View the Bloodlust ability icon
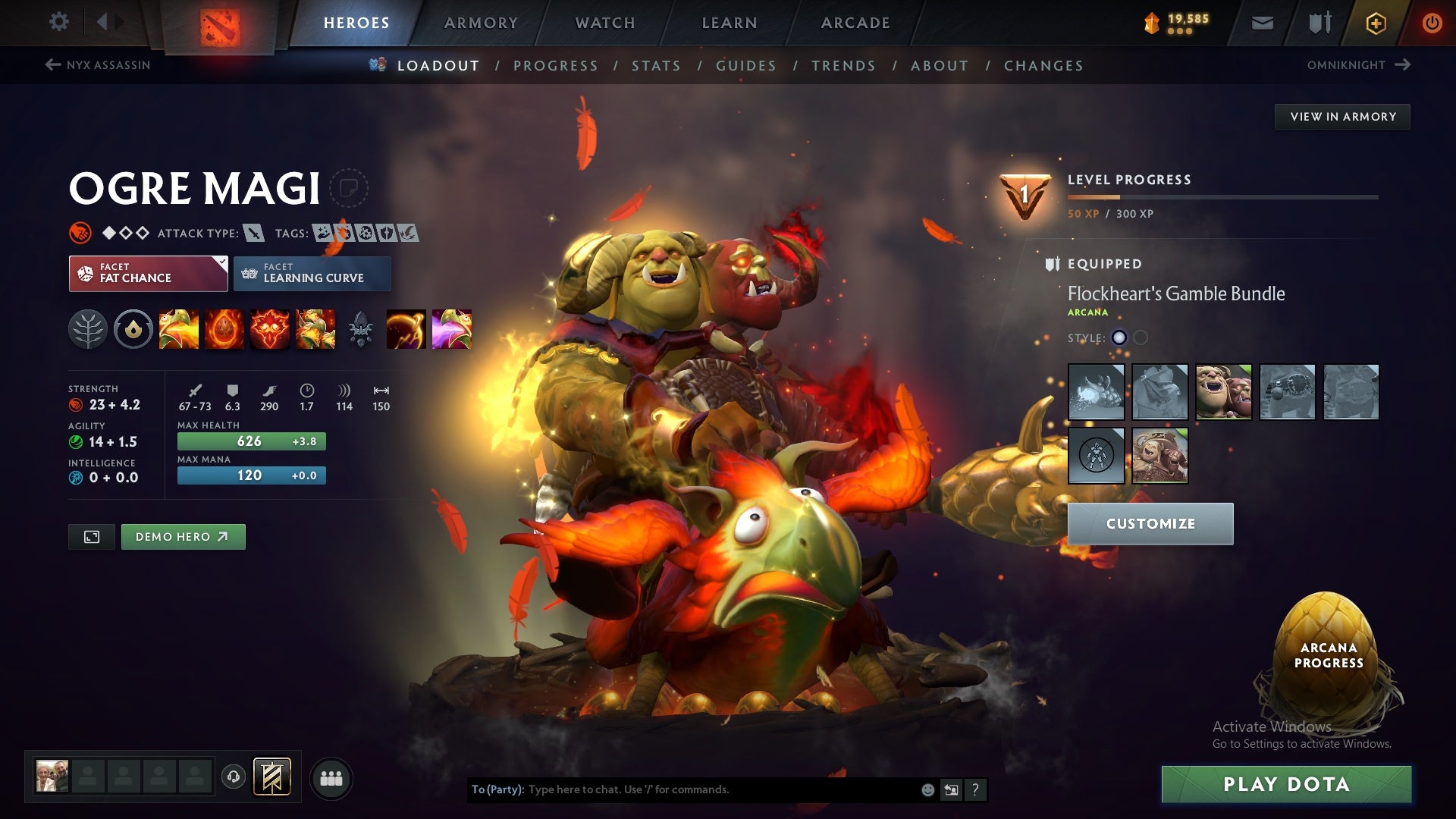This screenshot has width=1456, height=819. tap(271, 329)
